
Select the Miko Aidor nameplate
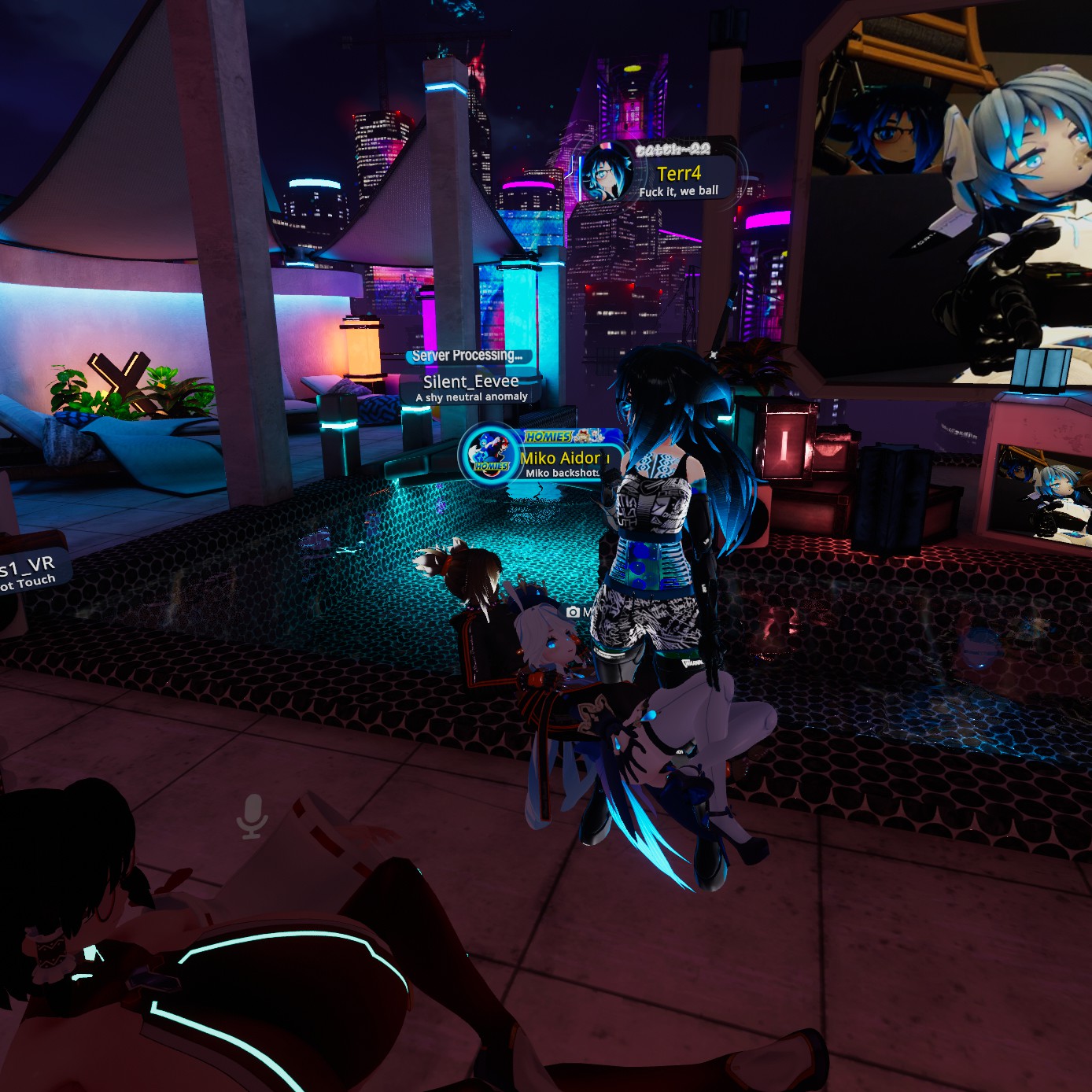tap(560, 459)
